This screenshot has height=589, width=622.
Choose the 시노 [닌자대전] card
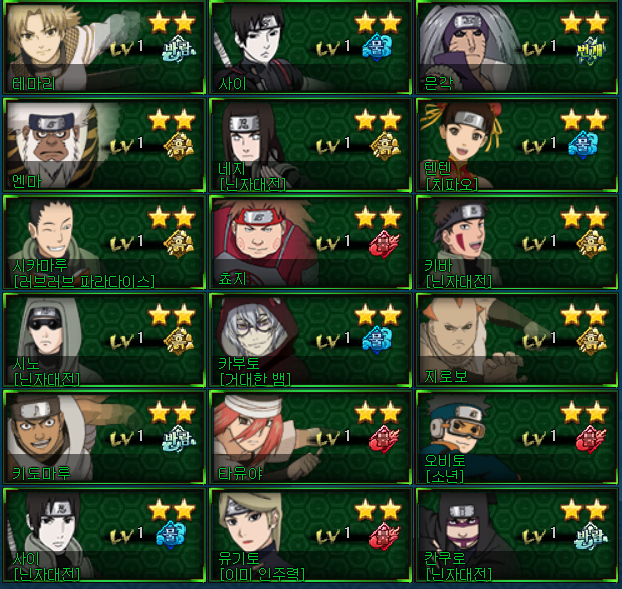104,340
